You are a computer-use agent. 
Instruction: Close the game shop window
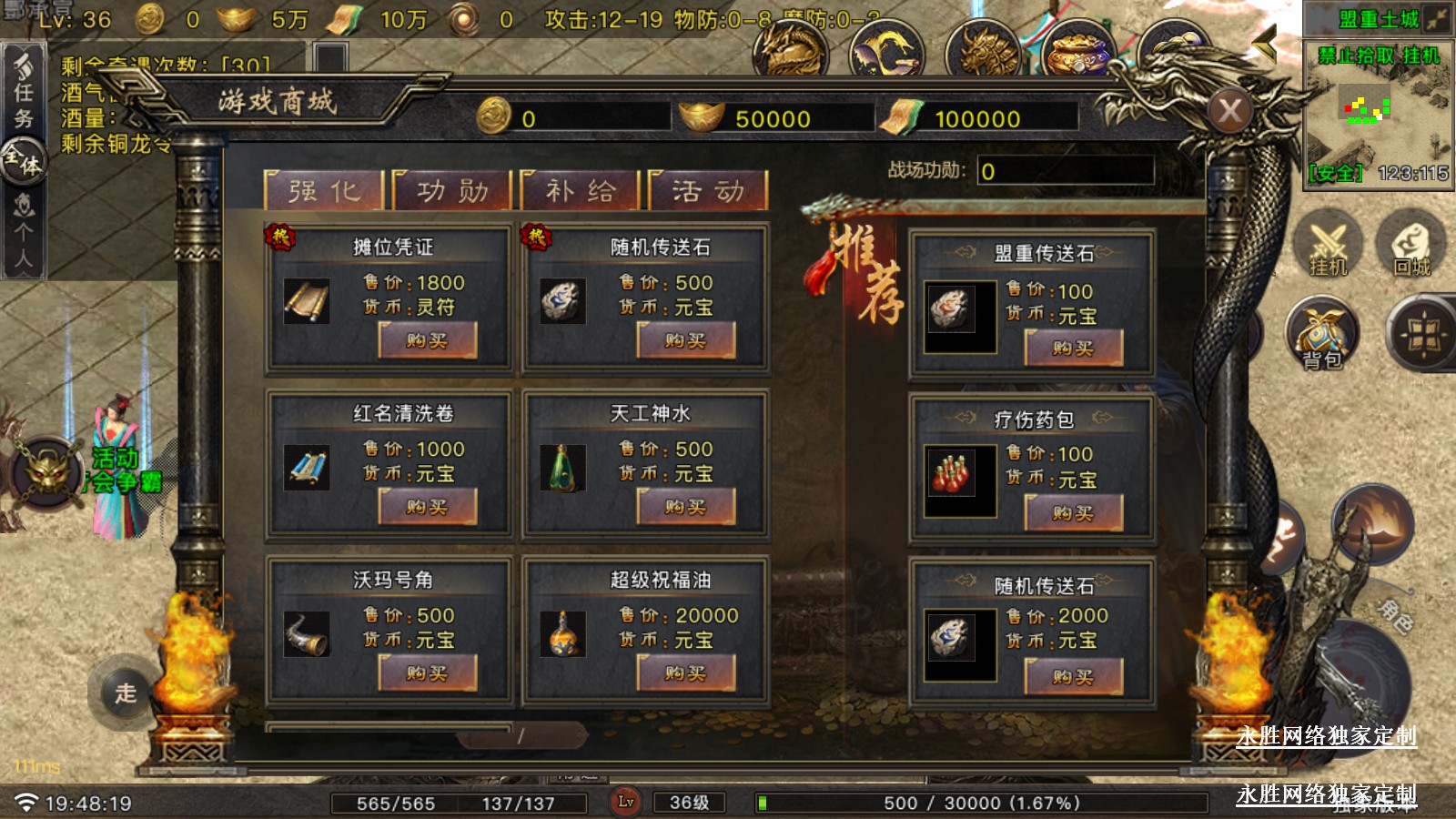(x=1230, y=112)
